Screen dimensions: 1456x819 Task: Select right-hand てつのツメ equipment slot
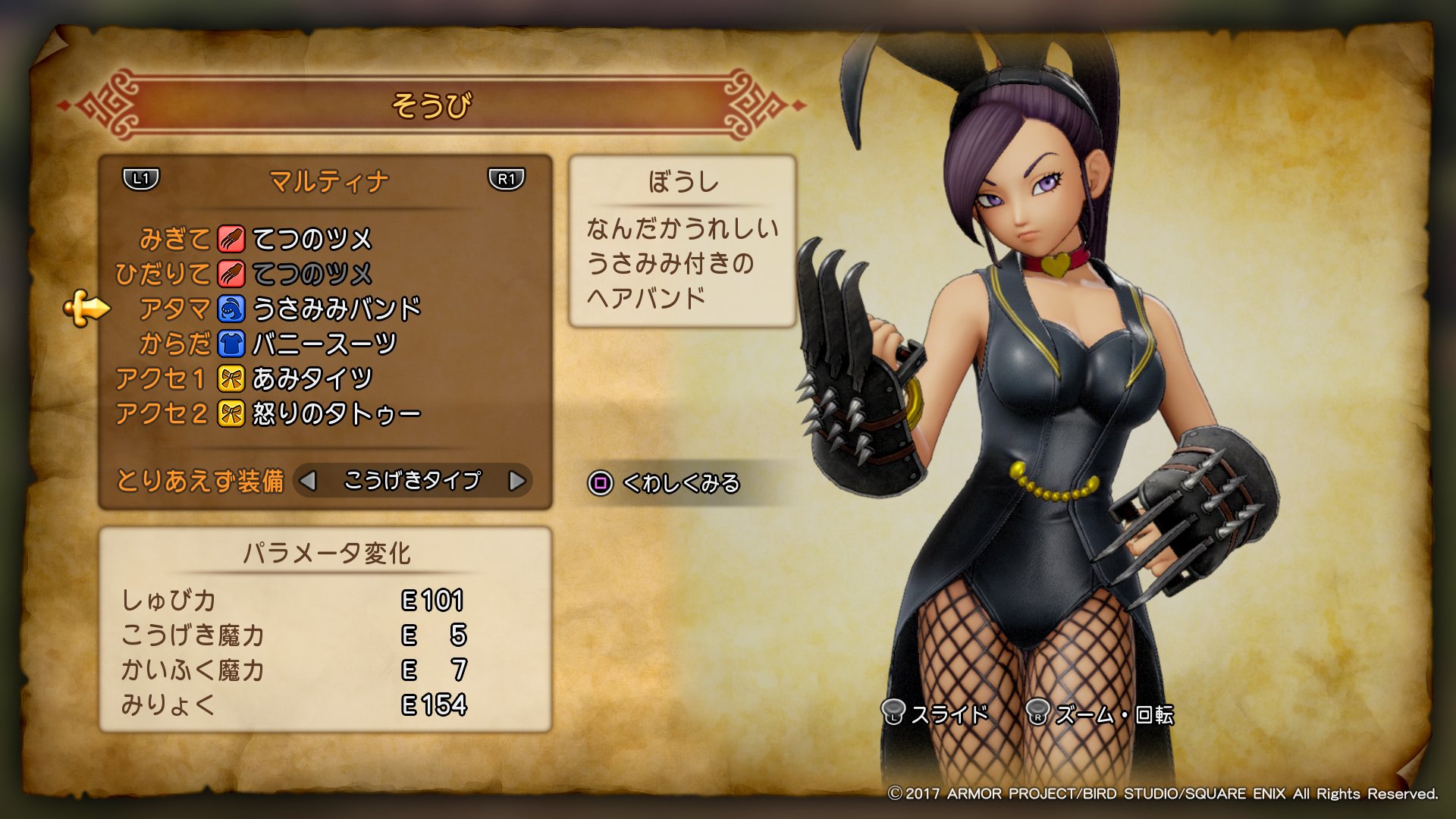(311, 239)
